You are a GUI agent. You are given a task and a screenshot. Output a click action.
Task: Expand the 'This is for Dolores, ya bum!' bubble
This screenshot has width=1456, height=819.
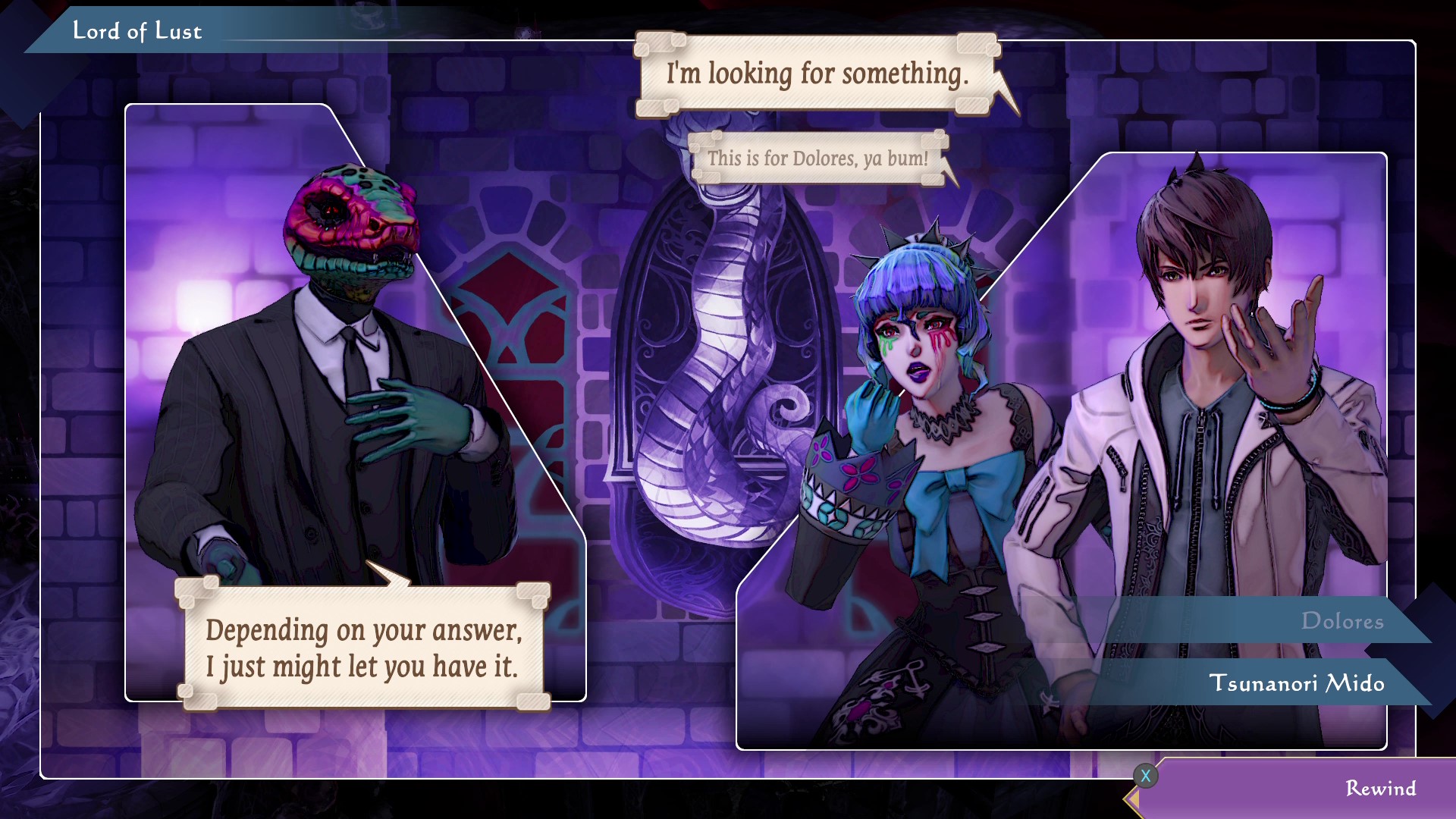817,158
